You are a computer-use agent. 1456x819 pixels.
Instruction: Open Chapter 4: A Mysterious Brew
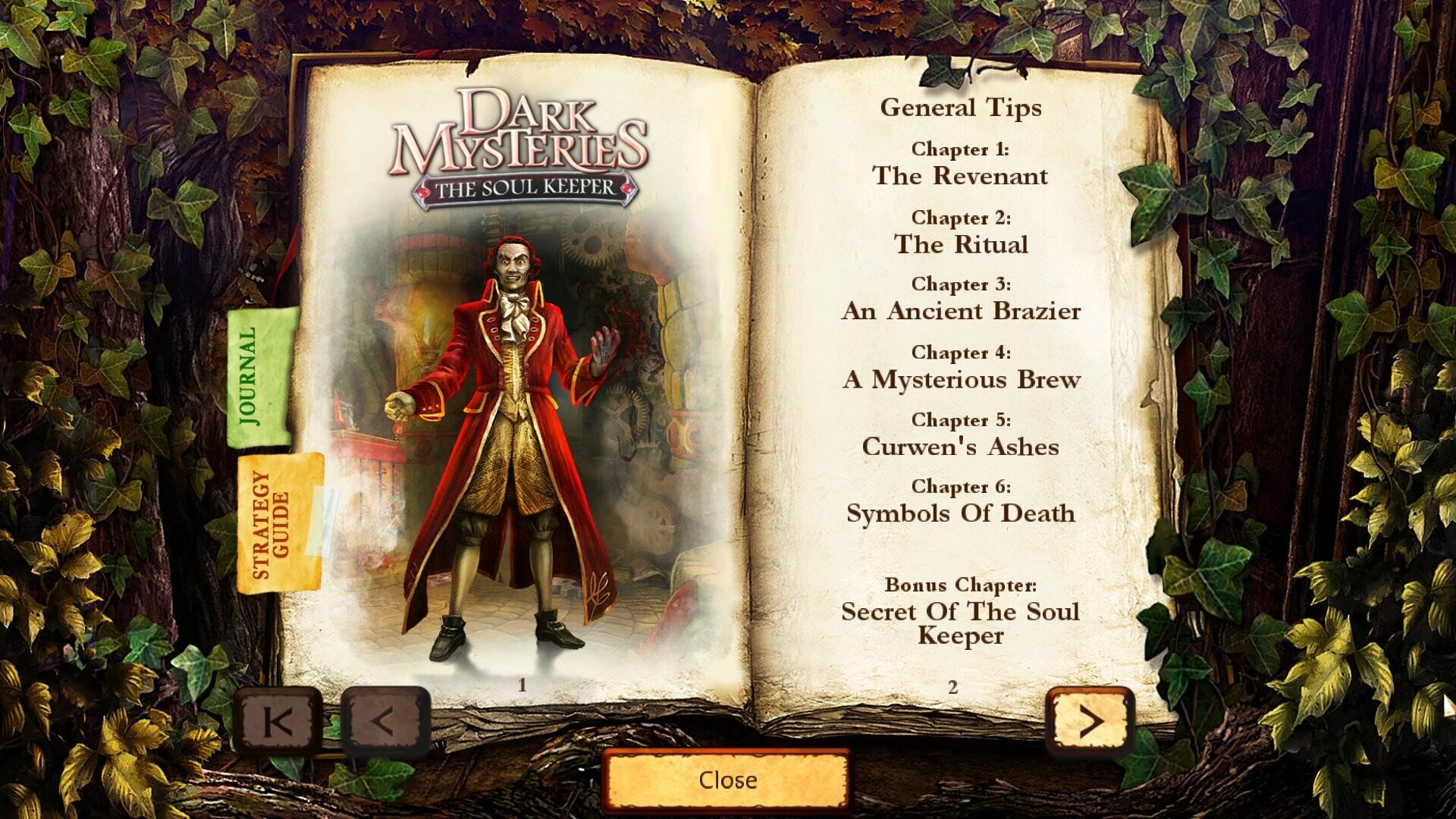pyautogui.click(x=961, y=366)
